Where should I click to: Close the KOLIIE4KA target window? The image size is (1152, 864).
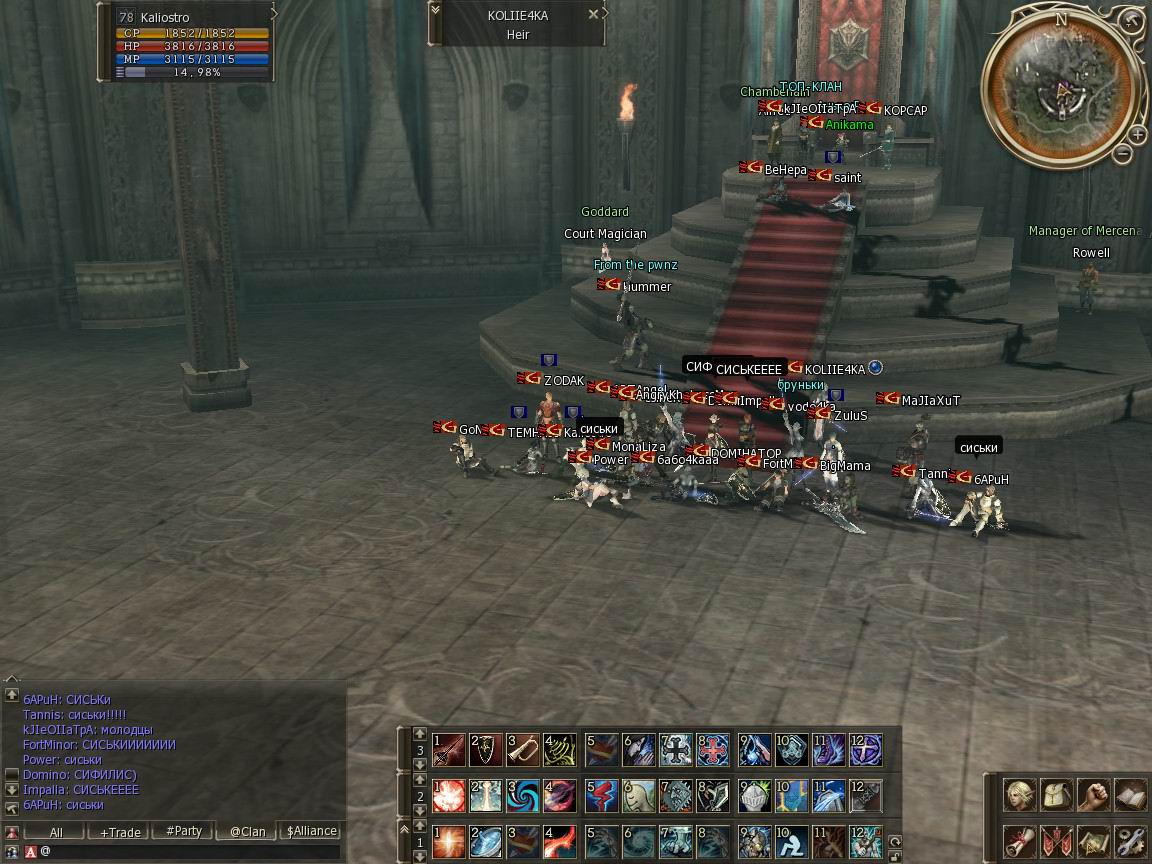(593, 15)
